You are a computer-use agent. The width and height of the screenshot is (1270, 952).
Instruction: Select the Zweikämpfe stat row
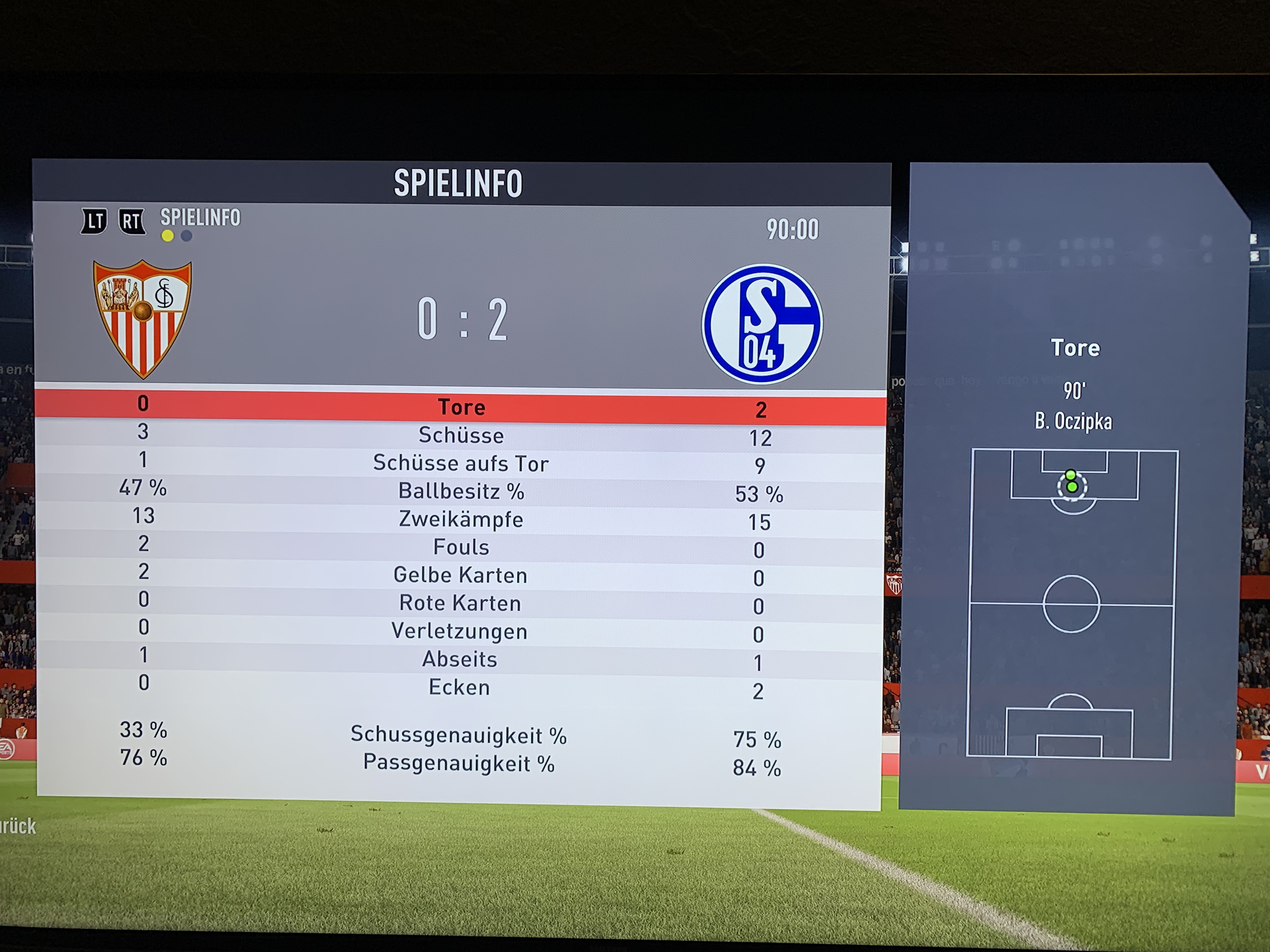click(x=461, y=520)
